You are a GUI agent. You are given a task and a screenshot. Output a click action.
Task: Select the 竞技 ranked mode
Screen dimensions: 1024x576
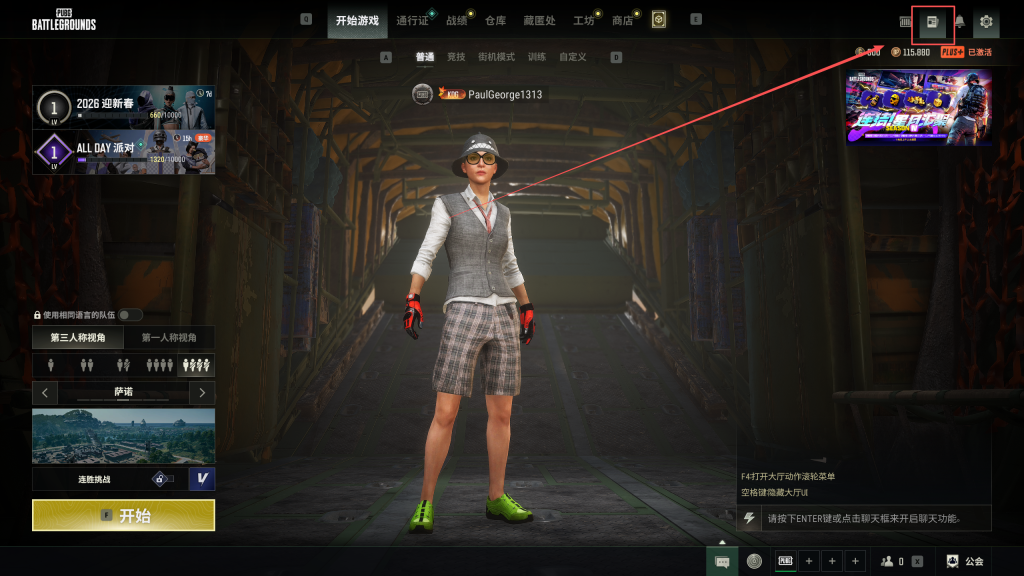point(456,57)
